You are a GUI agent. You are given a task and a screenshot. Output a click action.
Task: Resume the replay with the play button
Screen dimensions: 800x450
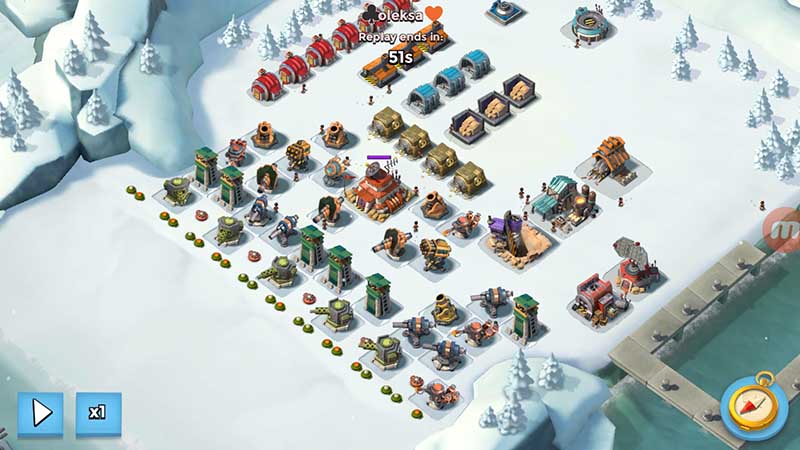point(40,413)
